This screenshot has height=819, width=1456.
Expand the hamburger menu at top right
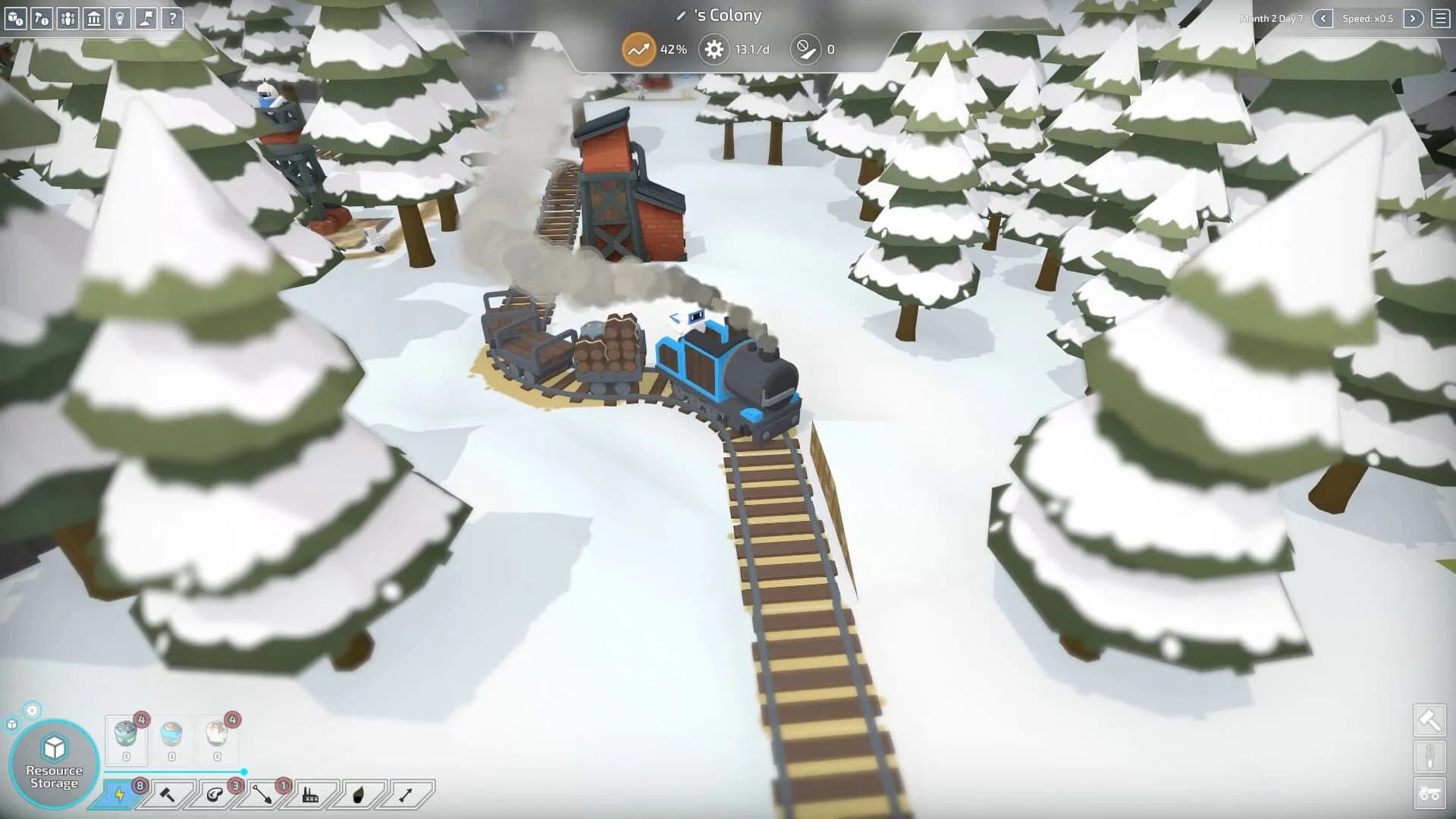click(1439, 18)
